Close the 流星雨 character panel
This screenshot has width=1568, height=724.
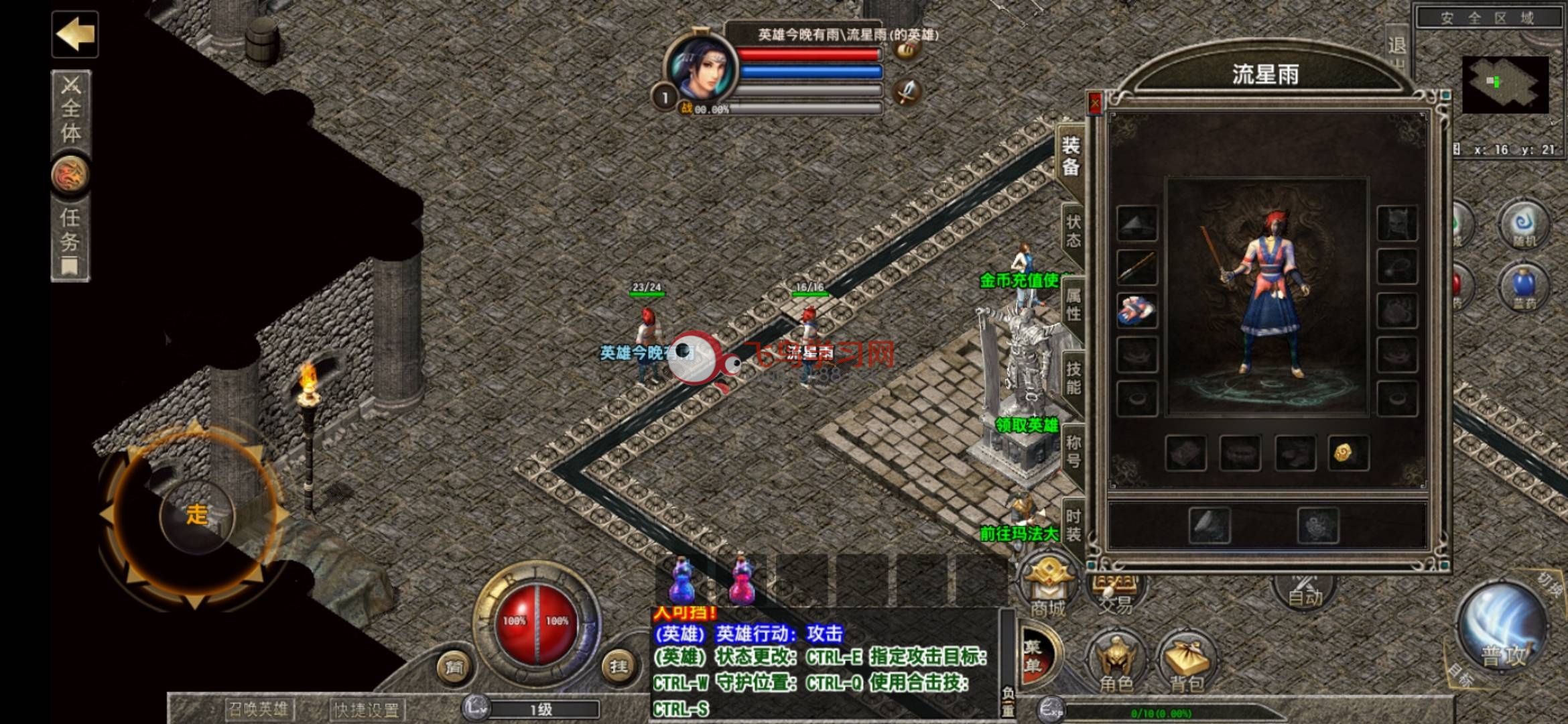click(1094, 103)
